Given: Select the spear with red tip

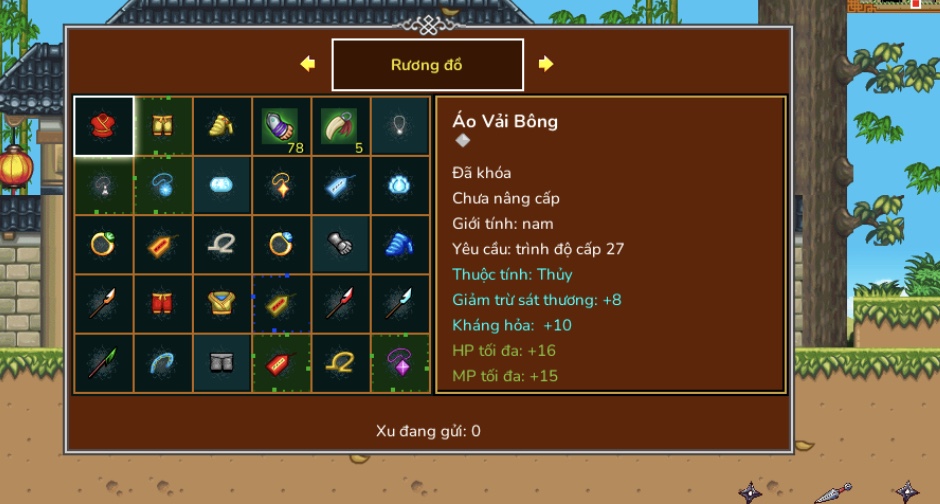Looking at the screenshot, I should [x=340, y=303].
